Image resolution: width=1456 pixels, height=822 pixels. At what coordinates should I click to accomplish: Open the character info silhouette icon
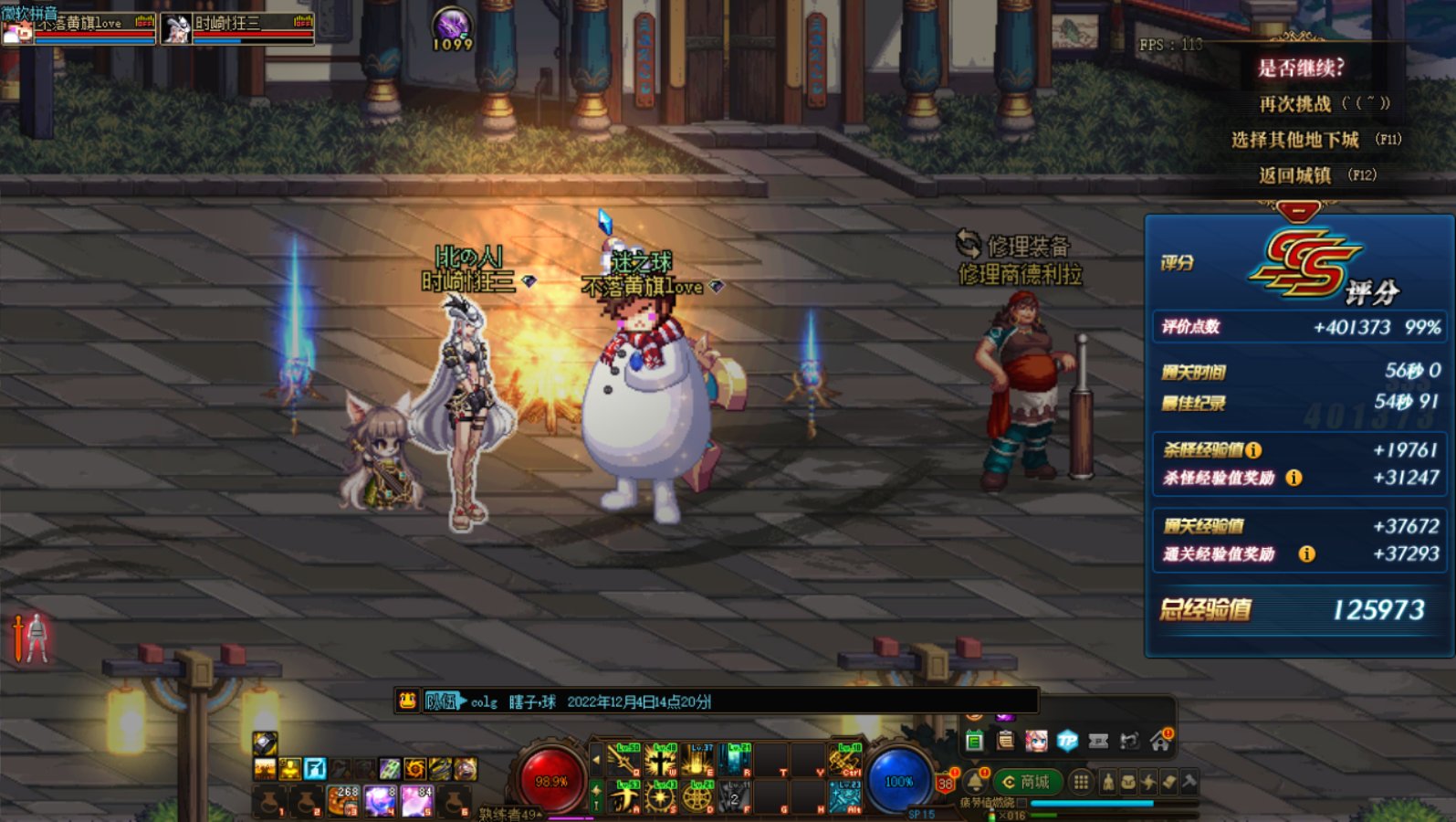1108,782
